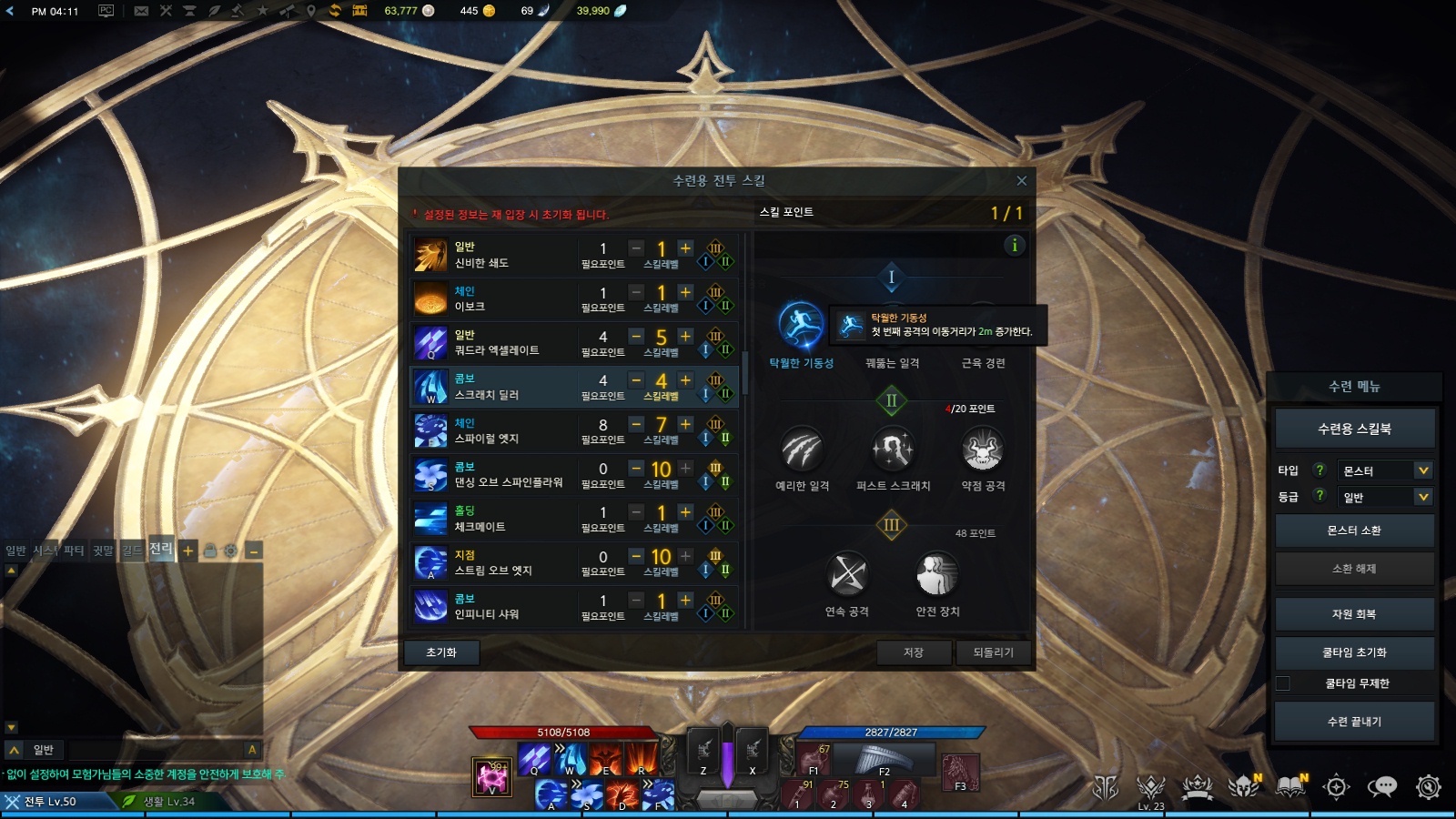The width and height of the screenshot is (1456, 819).
Task: Click the 자원 회복 button
Action: (x=1354, y=614)
